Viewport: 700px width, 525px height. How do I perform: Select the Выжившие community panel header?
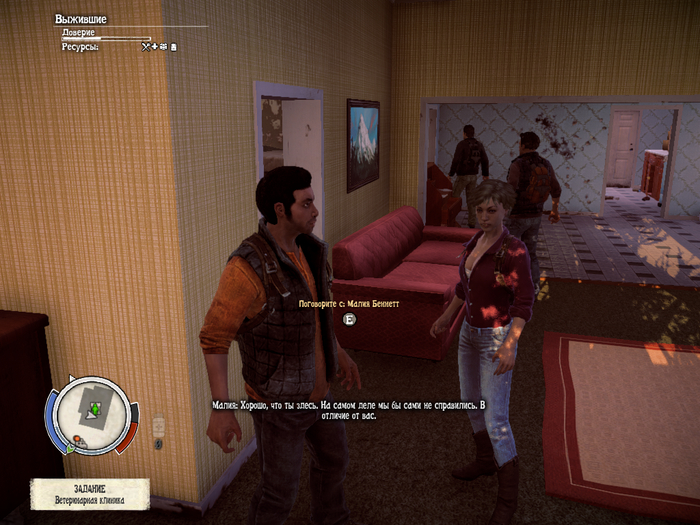point(83,19)
